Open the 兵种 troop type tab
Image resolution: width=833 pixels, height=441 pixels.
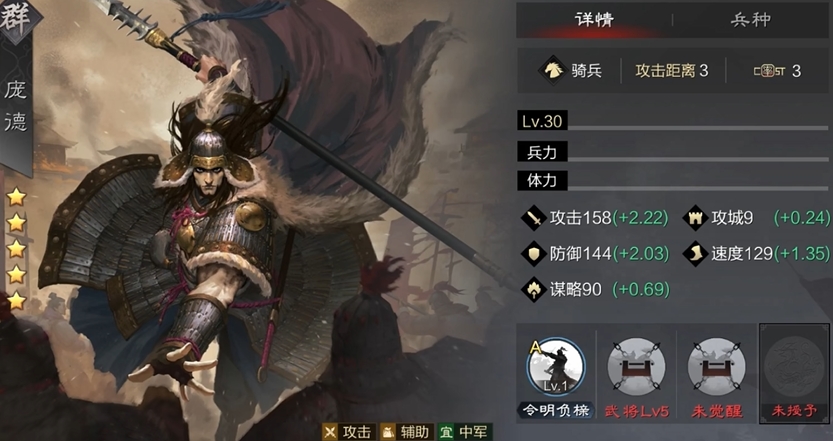pyautogui.click(x=753, y=19)
